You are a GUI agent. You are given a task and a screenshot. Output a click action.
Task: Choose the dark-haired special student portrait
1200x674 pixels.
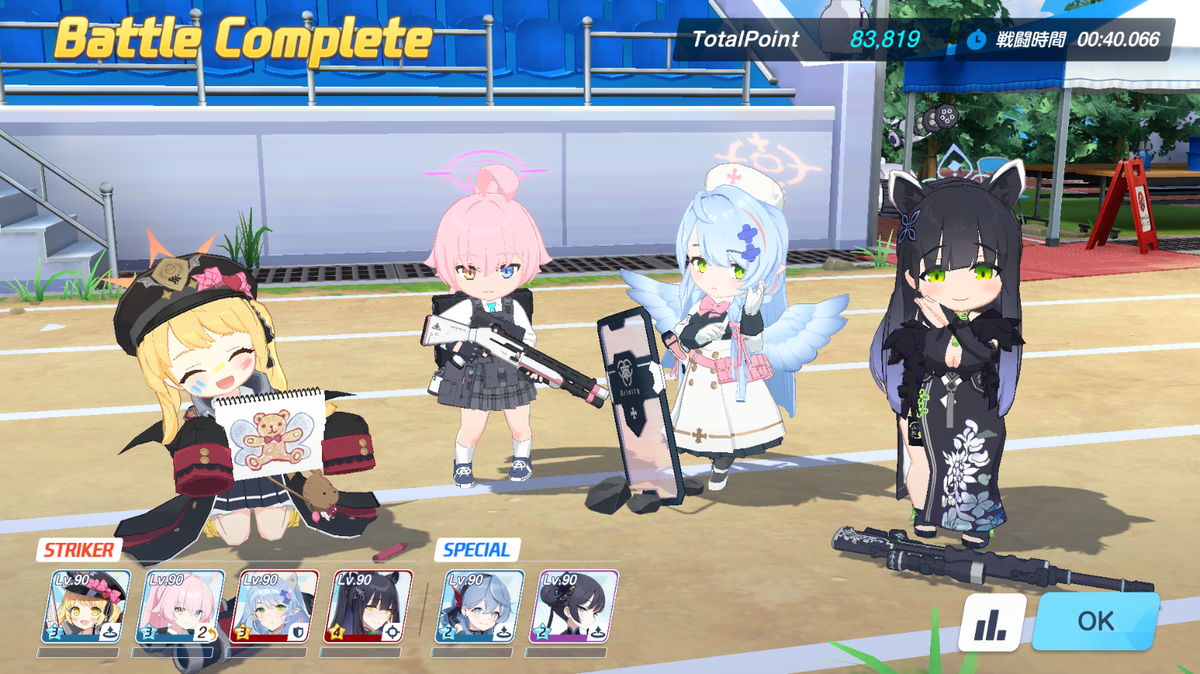pos(574,606)
